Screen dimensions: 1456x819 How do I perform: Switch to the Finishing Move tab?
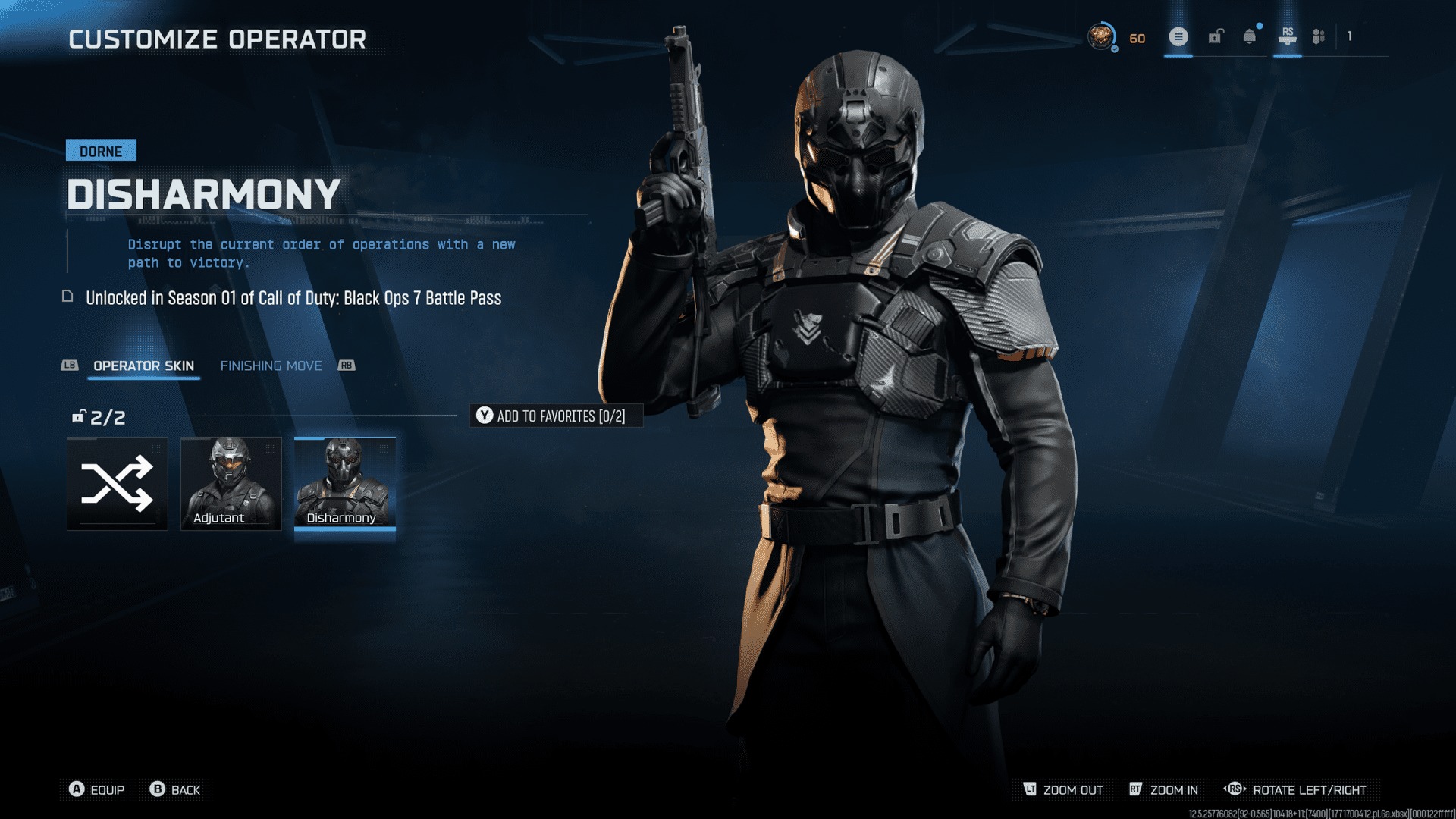(x=271, y=366)
